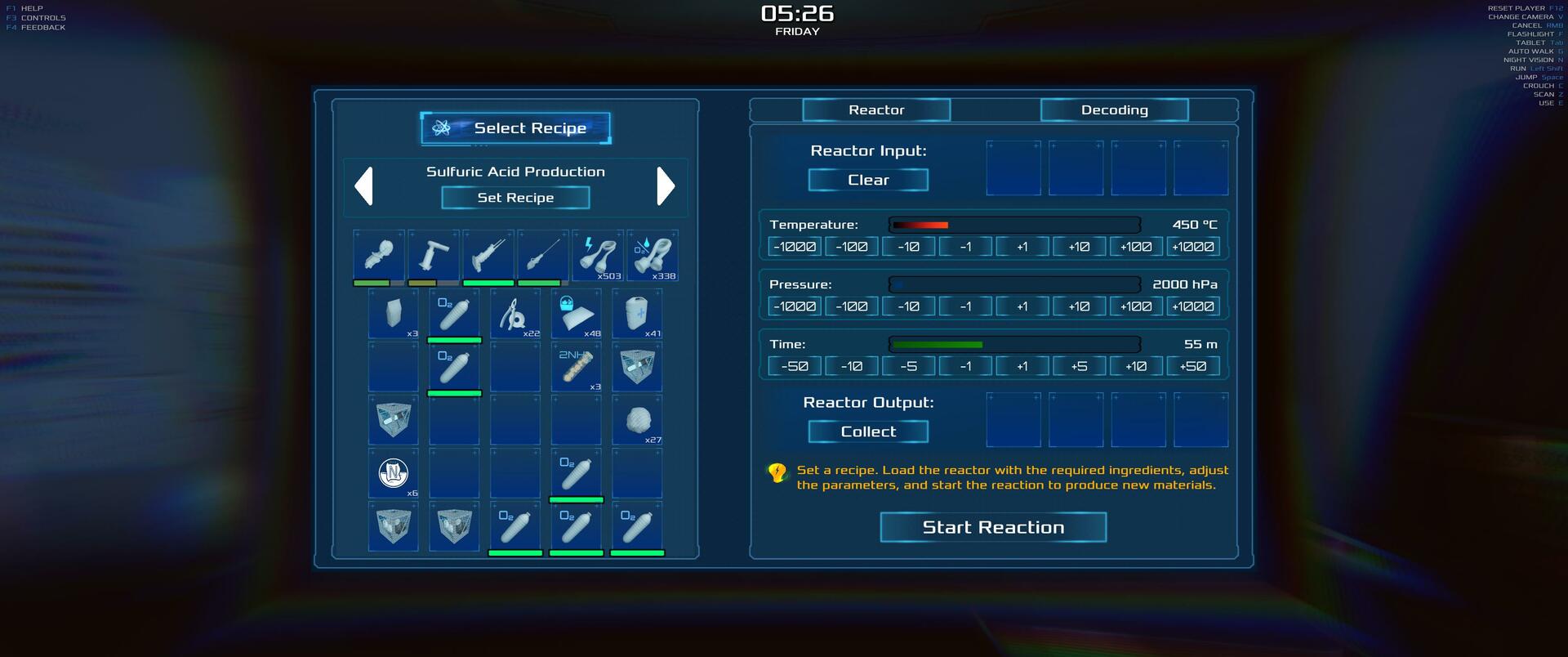Go to the previous recipe with left arrow
This screenshot has width=1568, height=657.
364,186
